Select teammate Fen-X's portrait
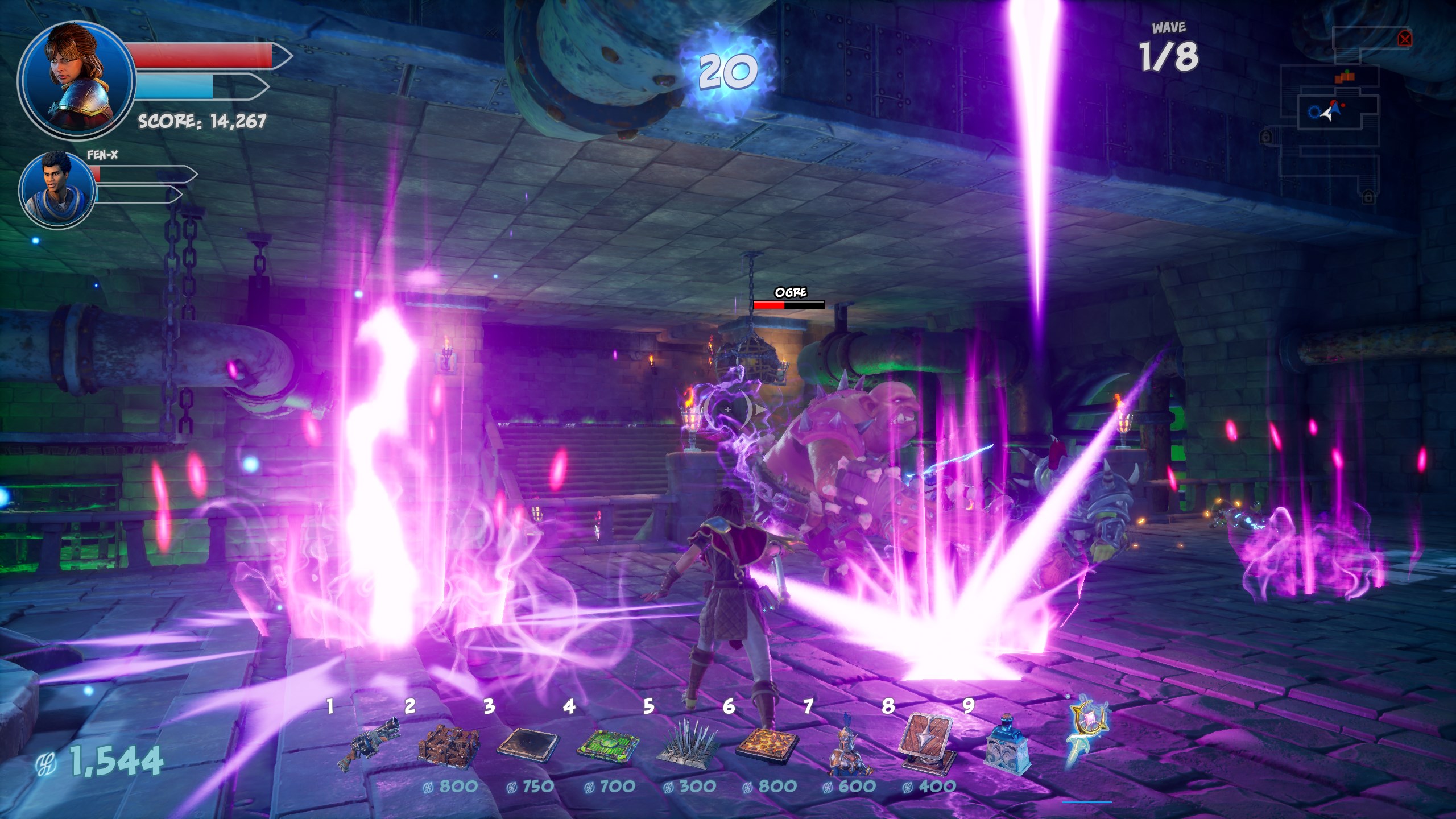 click(x=57, y=189)
